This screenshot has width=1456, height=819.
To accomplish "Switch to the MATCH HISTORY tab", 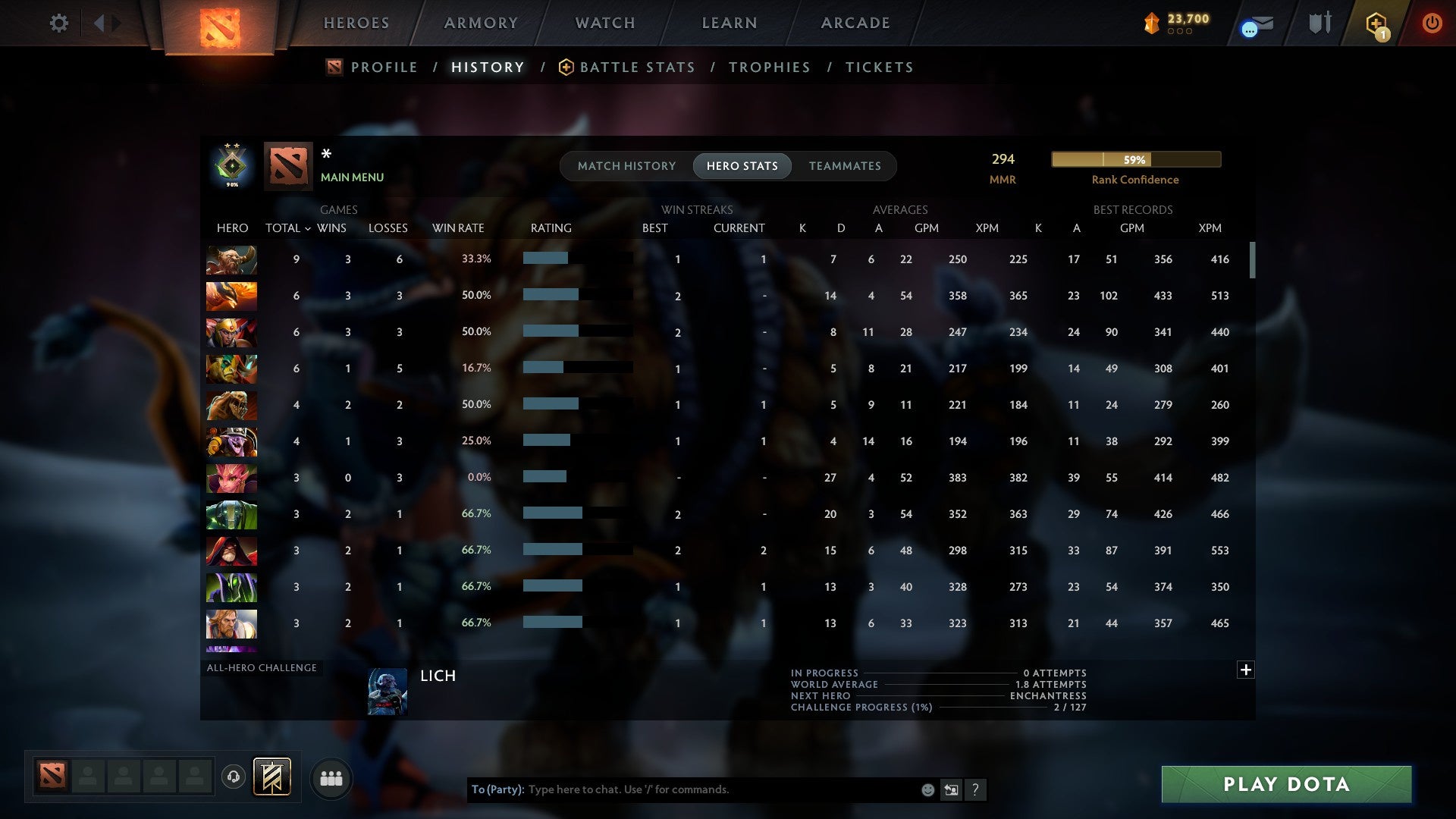I will click(x=626, y=165).
